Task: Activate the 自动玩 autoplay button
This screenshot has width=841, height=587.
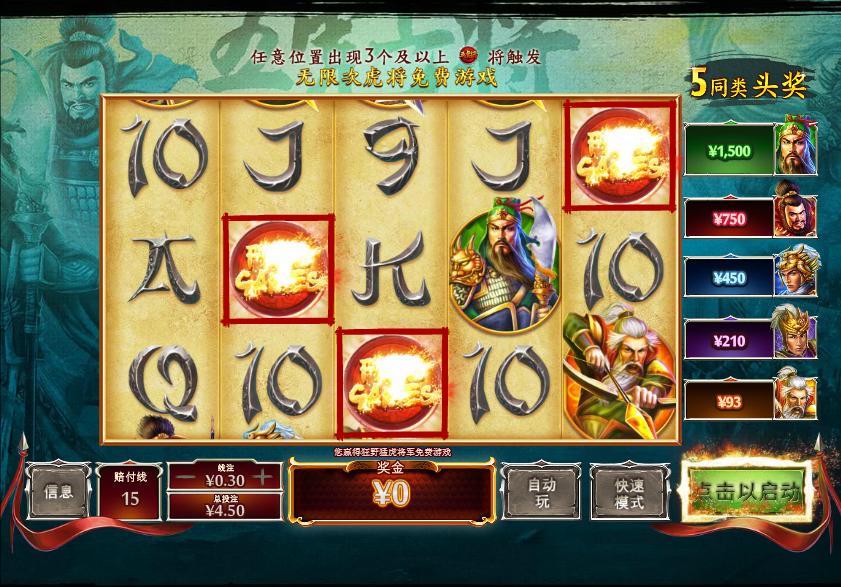Action: [x=540, y=492]
